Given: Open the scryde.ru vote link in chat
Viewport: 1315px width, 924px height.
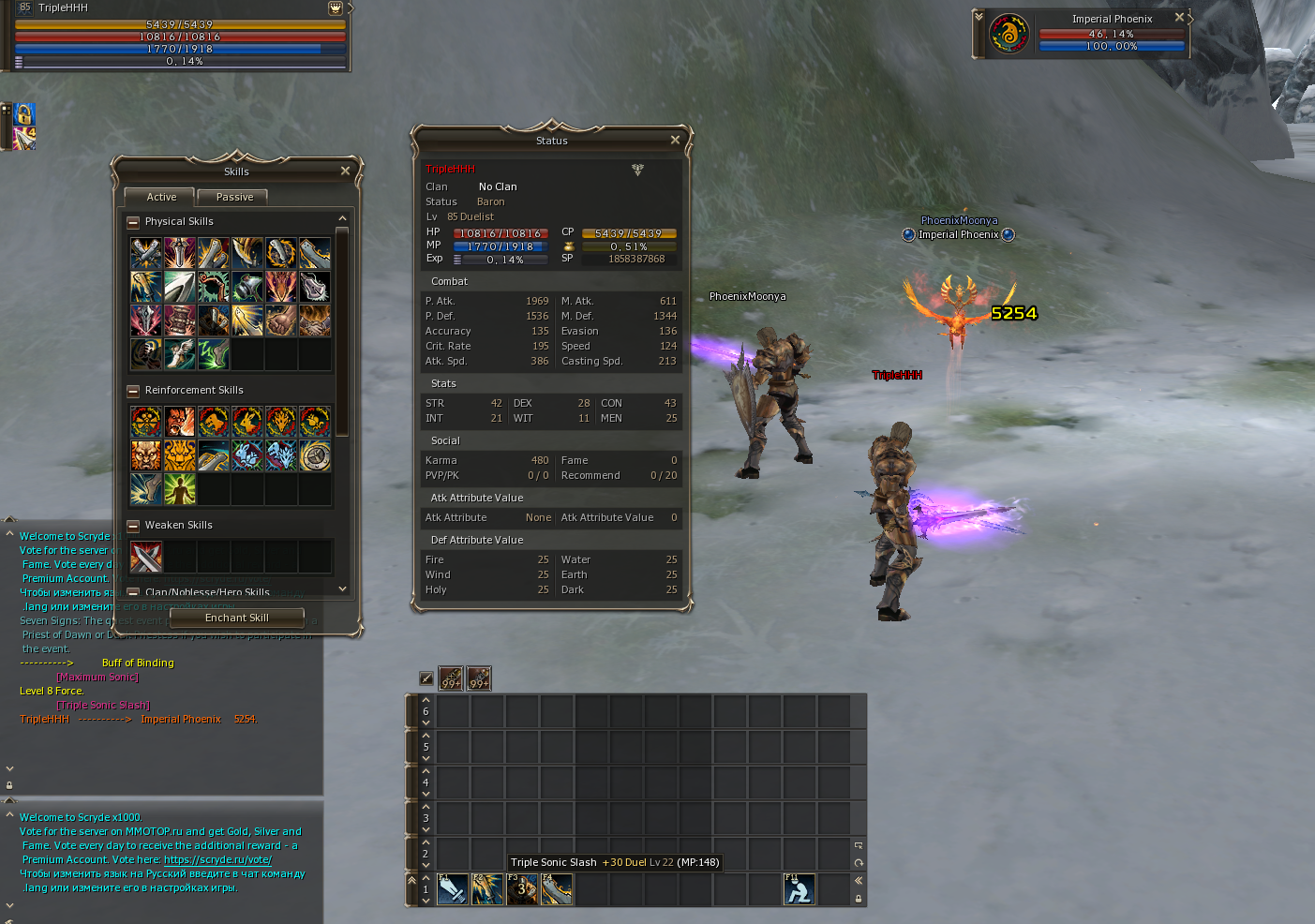Looking at the screenshot, I should pos(217,859).
